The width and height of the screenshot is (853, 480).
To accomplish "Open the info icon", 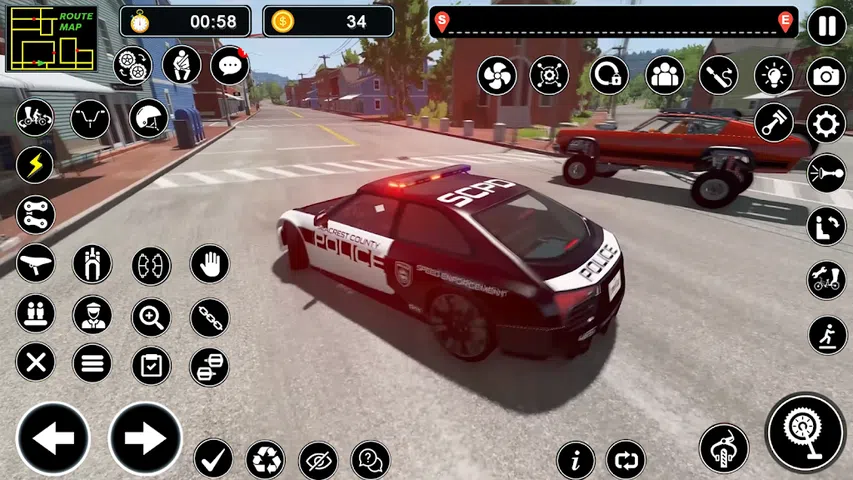I will pyautogui.click(x=575, y=460).
